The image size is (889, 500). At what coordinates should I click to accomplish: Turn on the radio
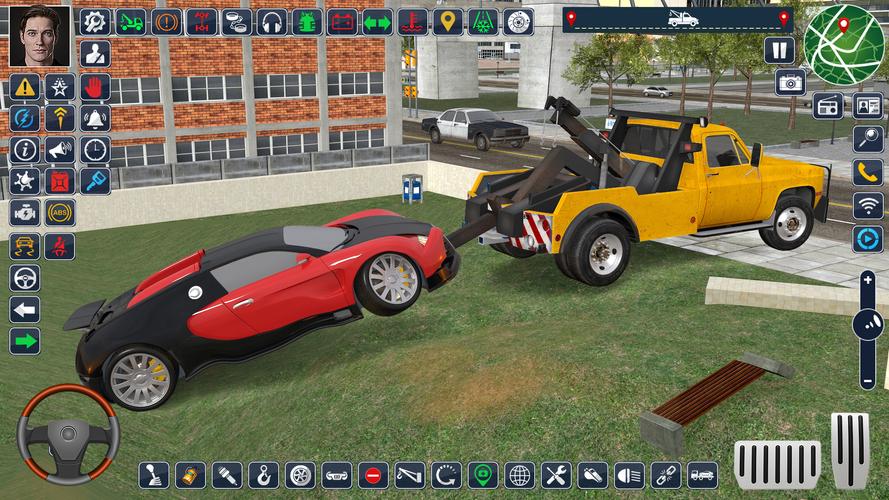pos(828,105)
